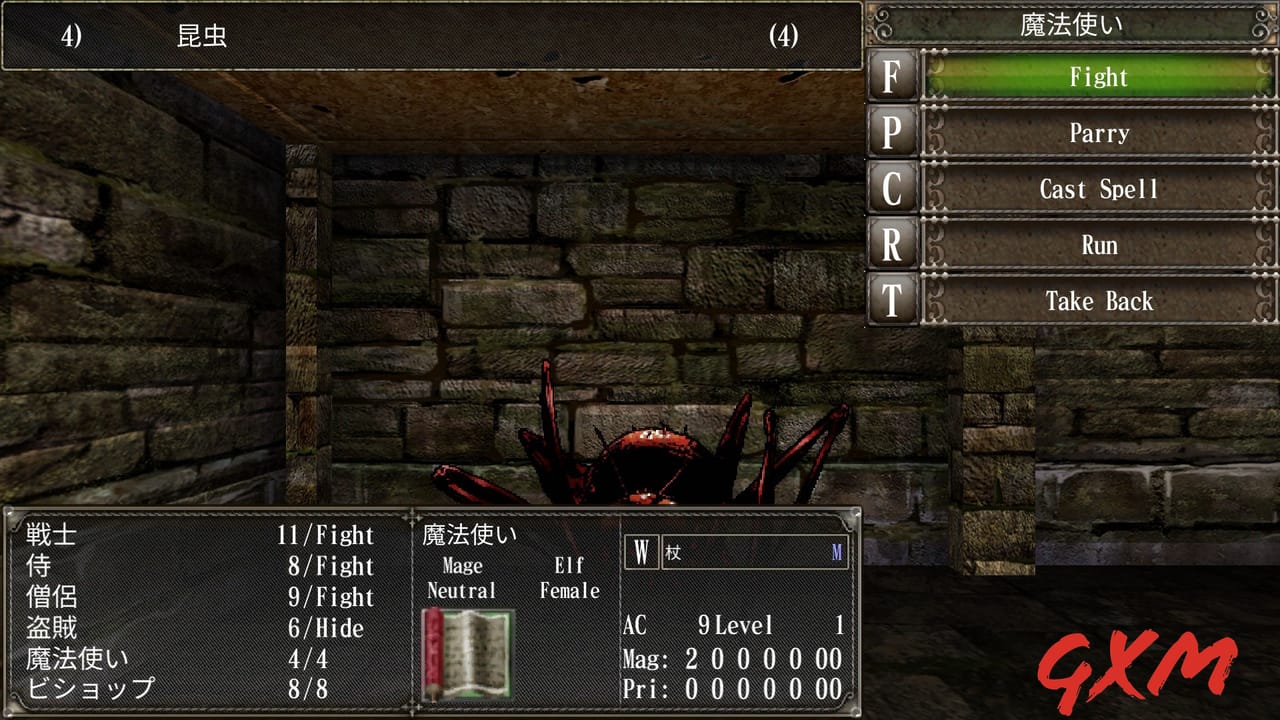
Task: Click the T hotkey icon beside Take Back
Action: pyautogui.click(x=893, y=301)
